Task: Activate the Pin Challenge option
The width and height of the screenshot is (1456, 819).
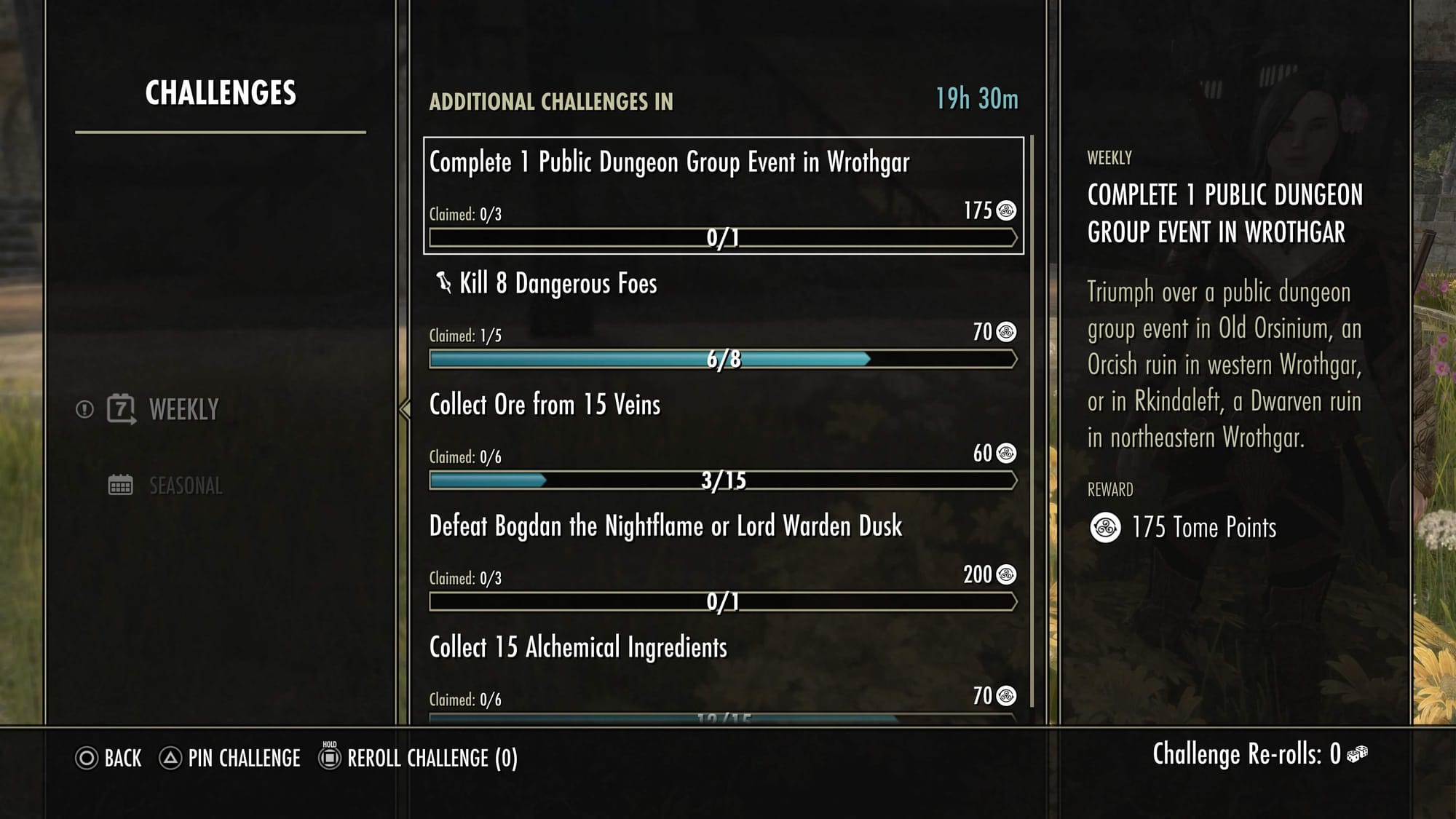Action: [243, 759]
